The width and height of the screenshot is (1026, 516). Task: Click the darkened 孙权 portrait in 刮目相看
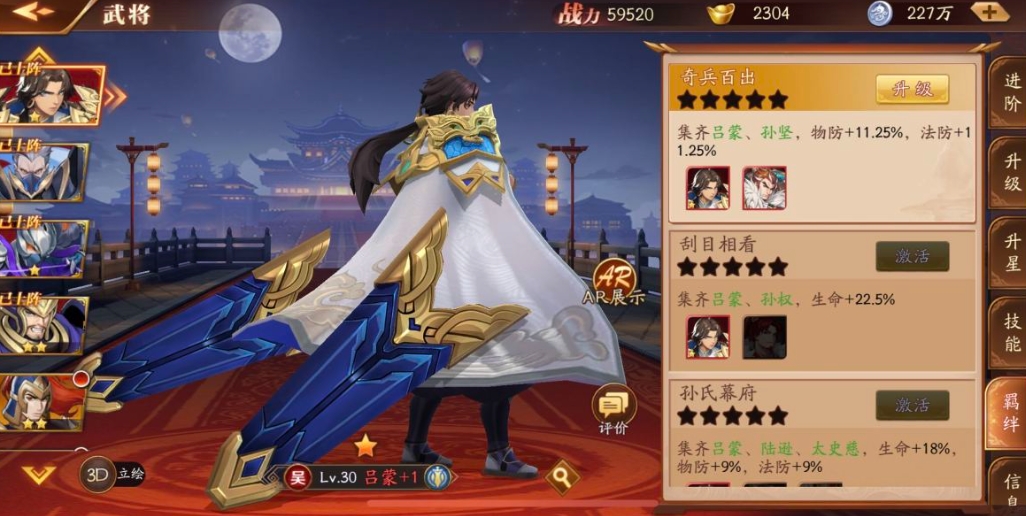coord(764,337)
